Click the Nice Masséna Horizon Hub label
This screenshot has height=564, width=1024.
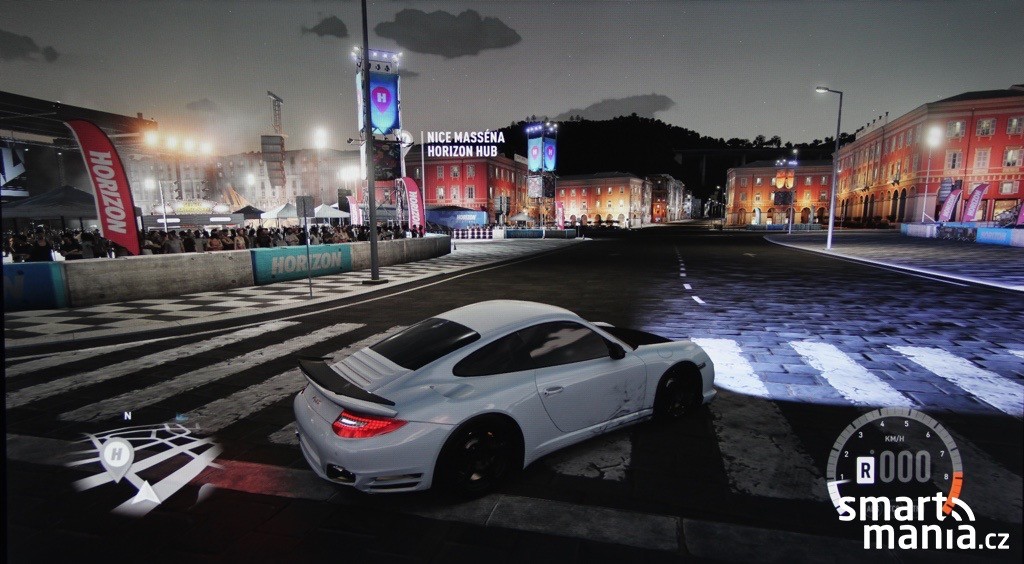coord(465,144)
